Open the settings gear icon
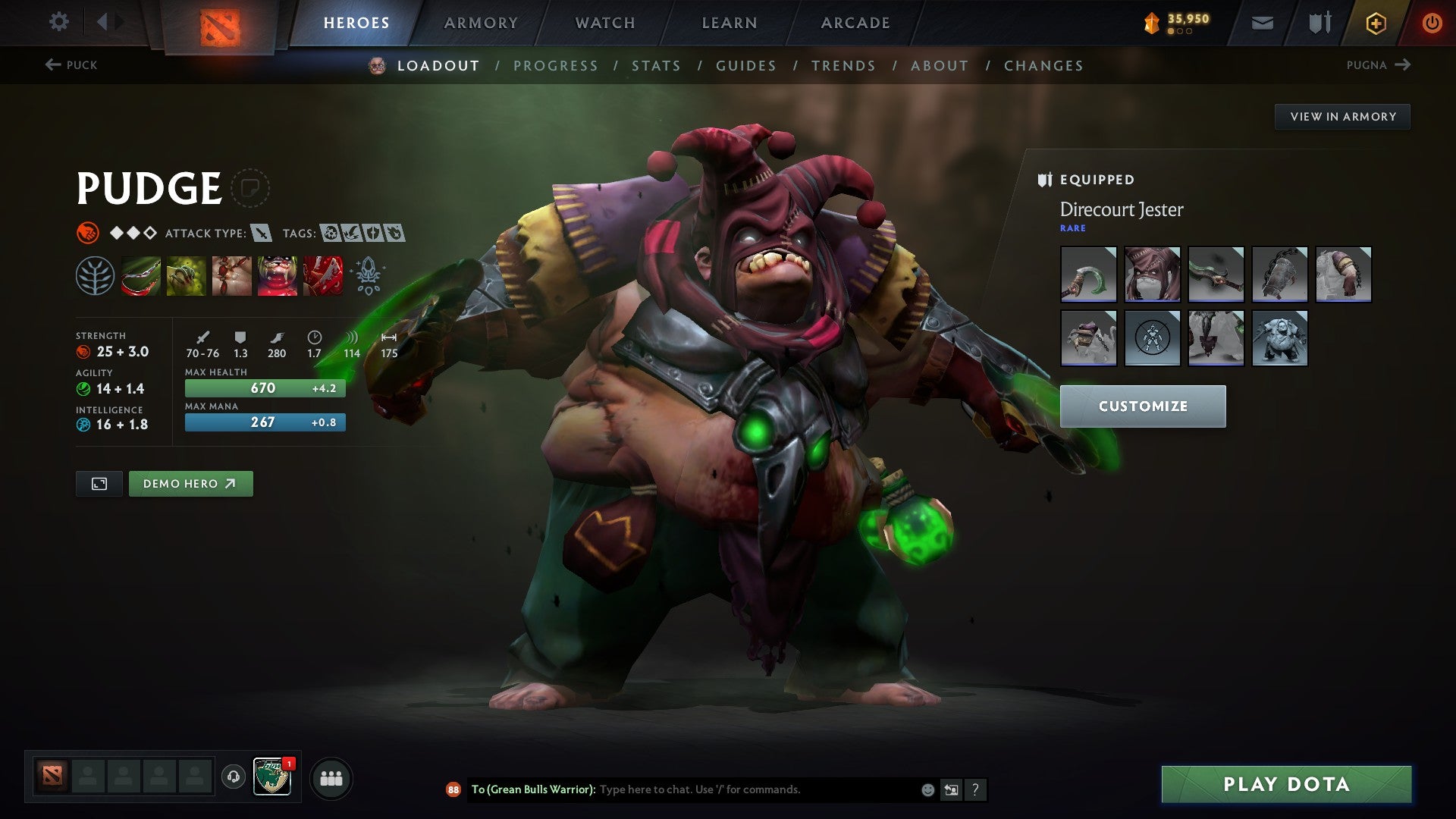The height and width of the screenshot is (819, 1456). coord(58,22)
